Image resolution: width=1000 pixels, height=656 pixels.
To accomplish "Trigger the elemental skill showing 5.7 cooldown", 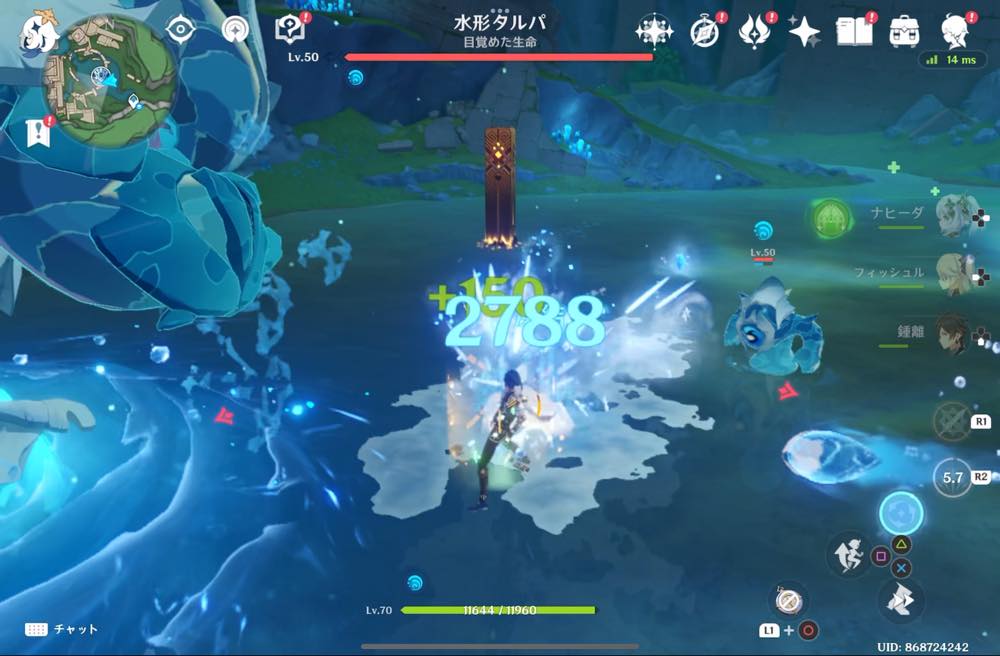I will [953, 478].
